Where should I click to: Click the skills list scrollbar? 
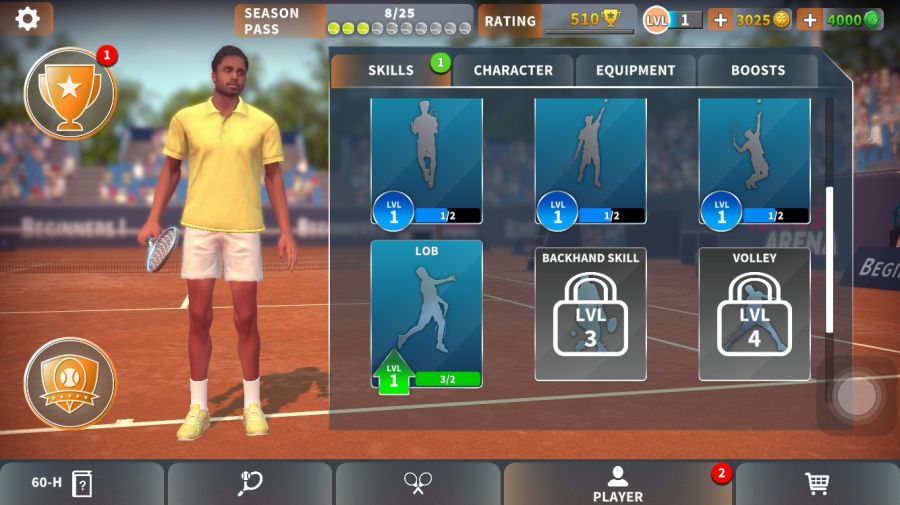coord(829,259)
